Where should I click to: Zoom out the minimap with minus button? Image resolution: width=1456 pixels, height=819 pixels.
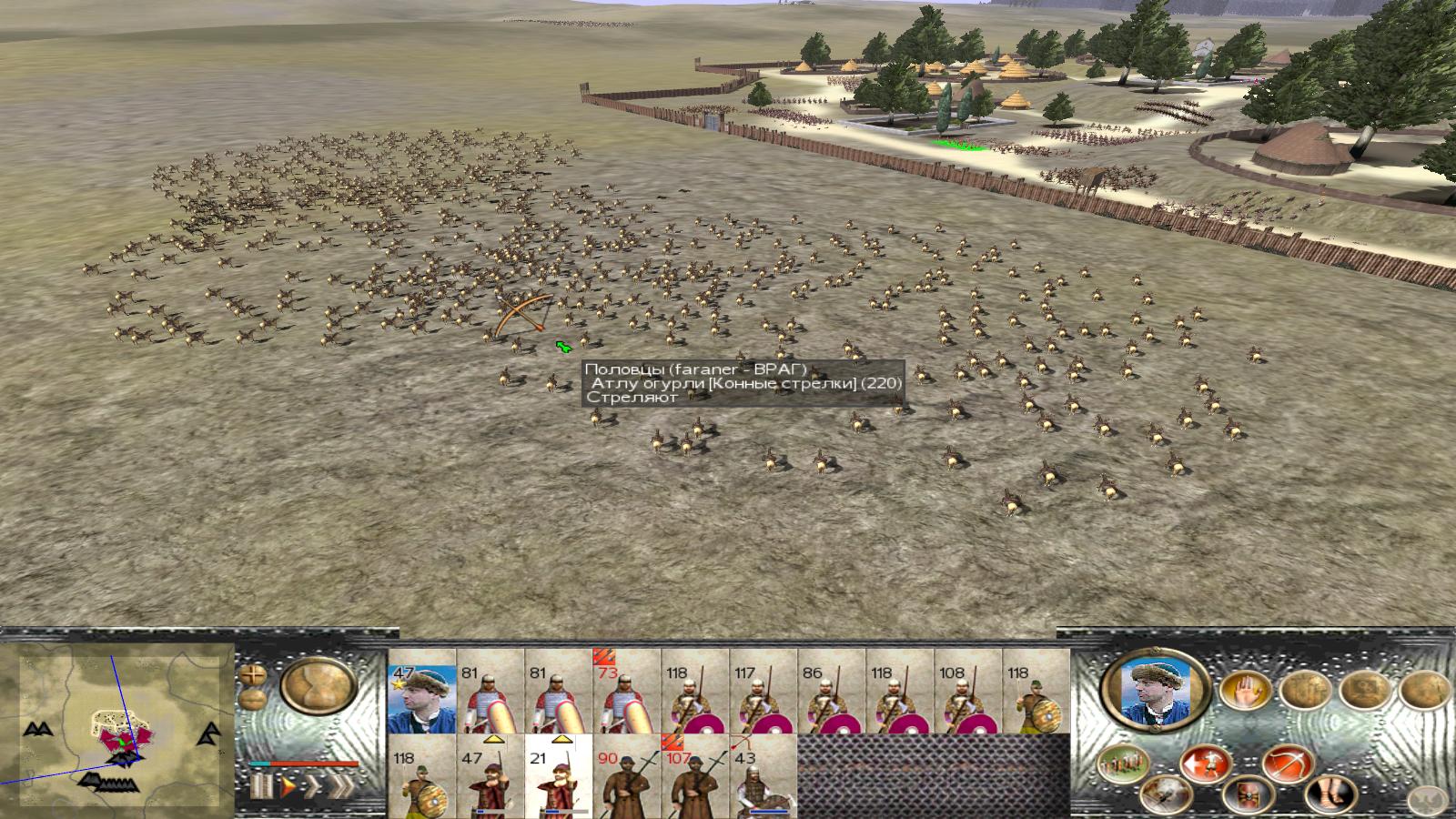tap(252, 699)
